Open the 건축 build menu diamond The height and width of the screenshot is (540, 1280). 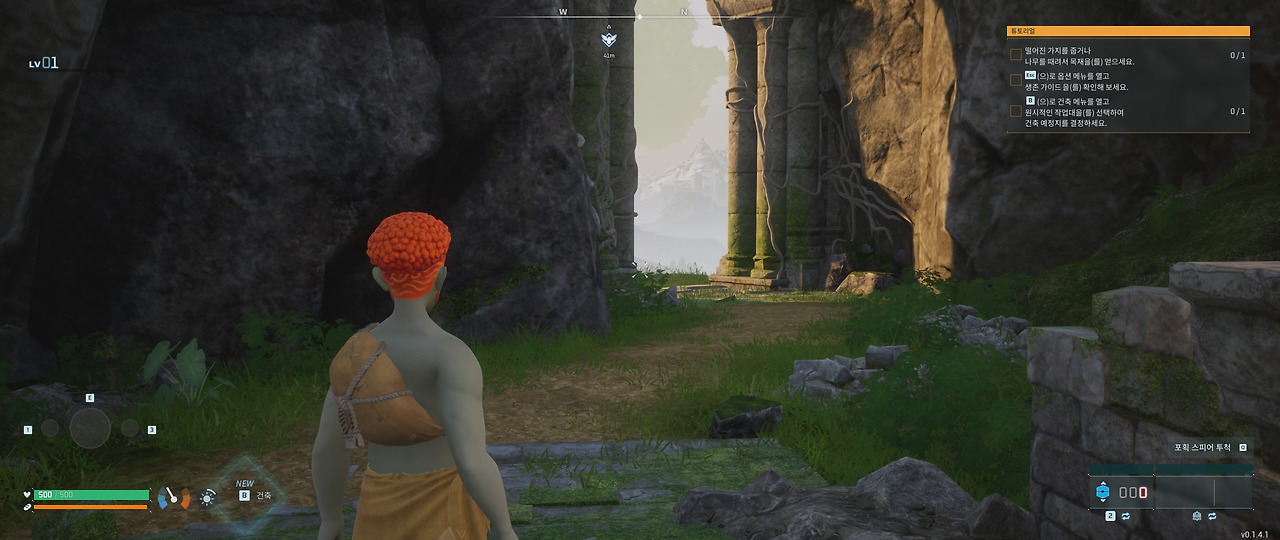click(249, 494)
